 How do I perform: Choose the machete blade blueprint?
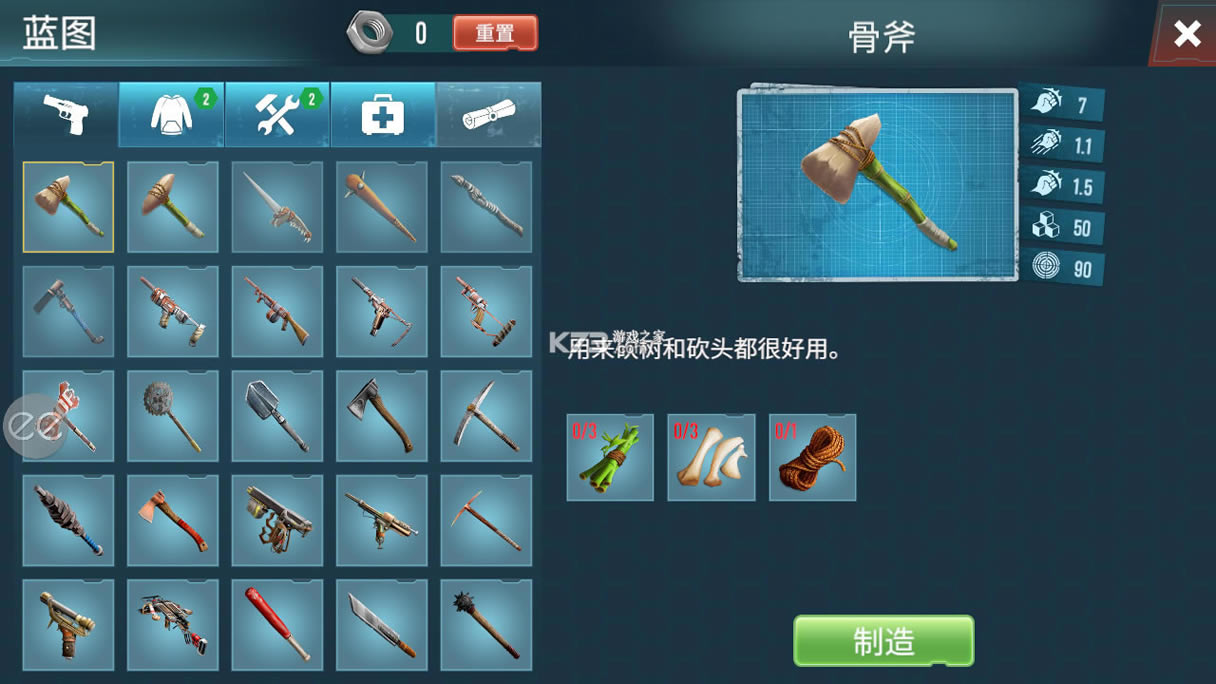coord(382,625)
